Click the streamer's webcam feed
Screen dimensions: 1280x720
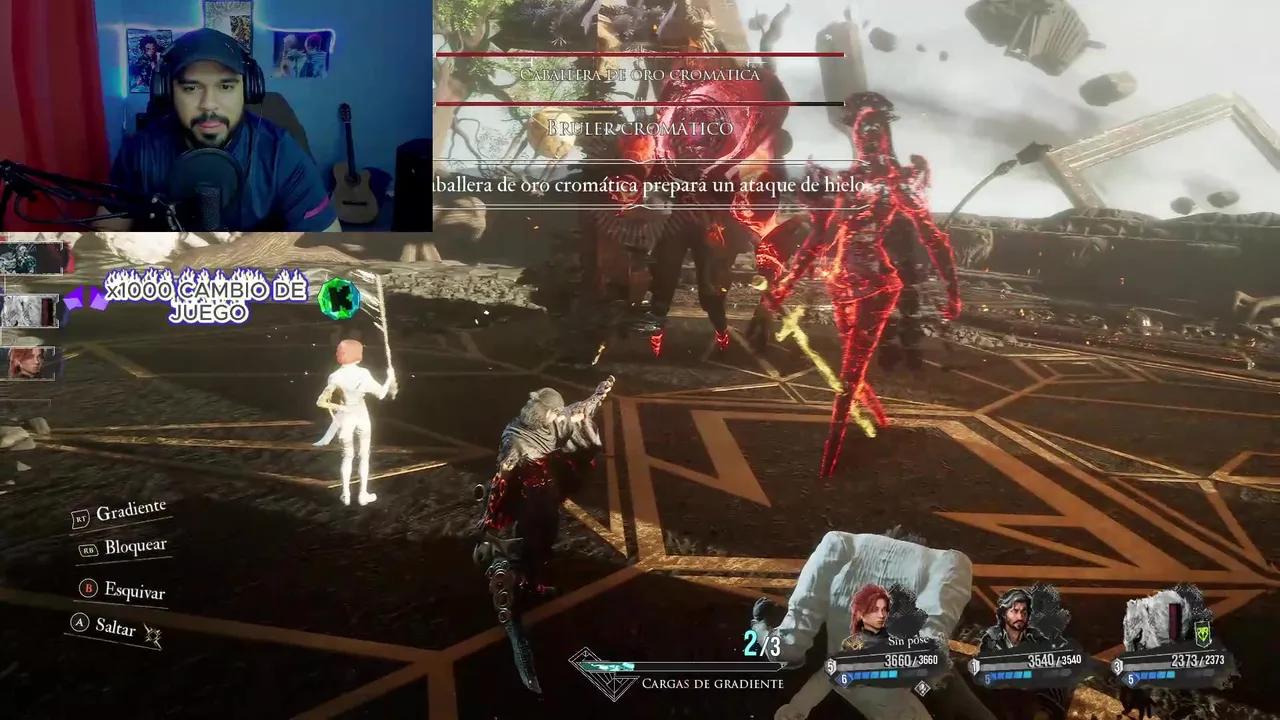(216, 116)
